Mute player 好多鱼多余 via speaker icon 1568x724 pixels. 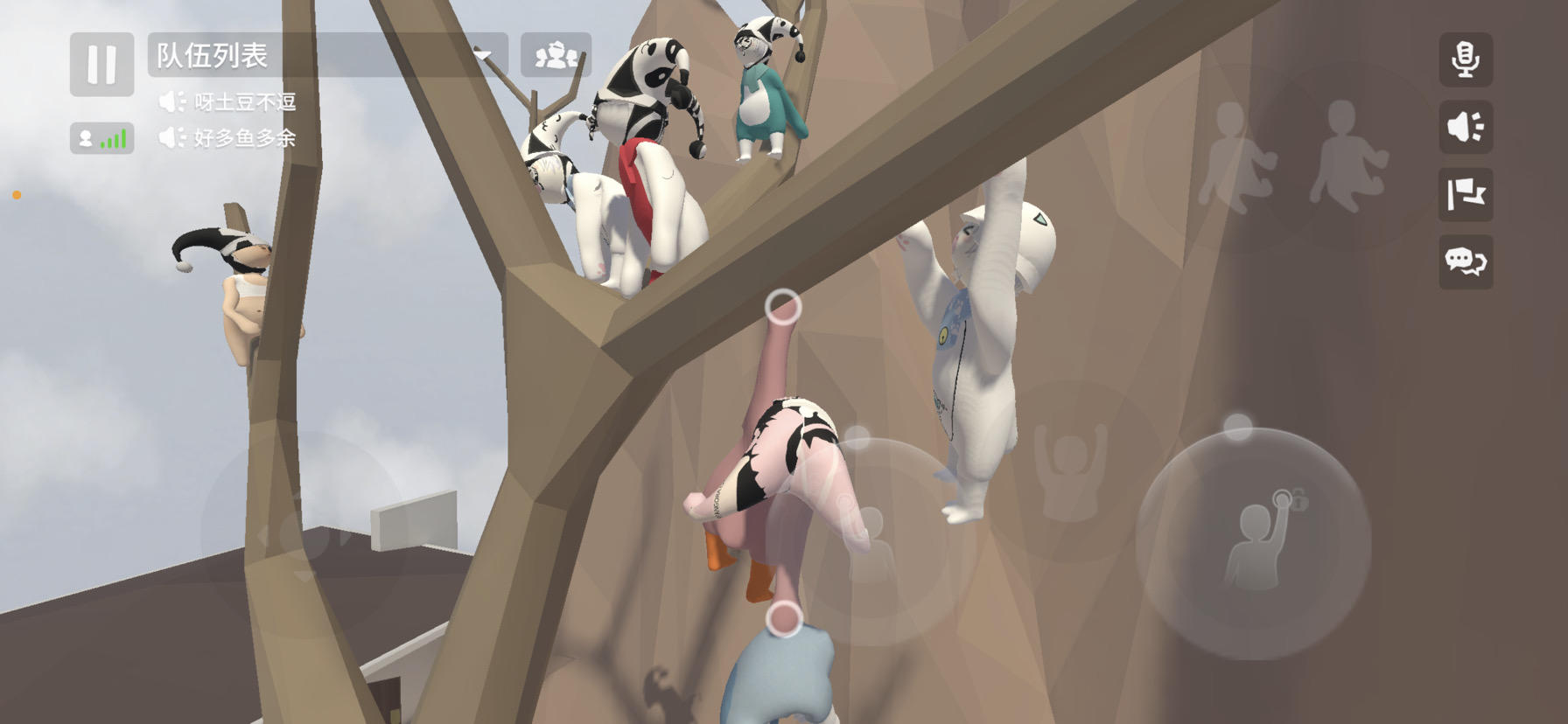[x=170, y=137]
